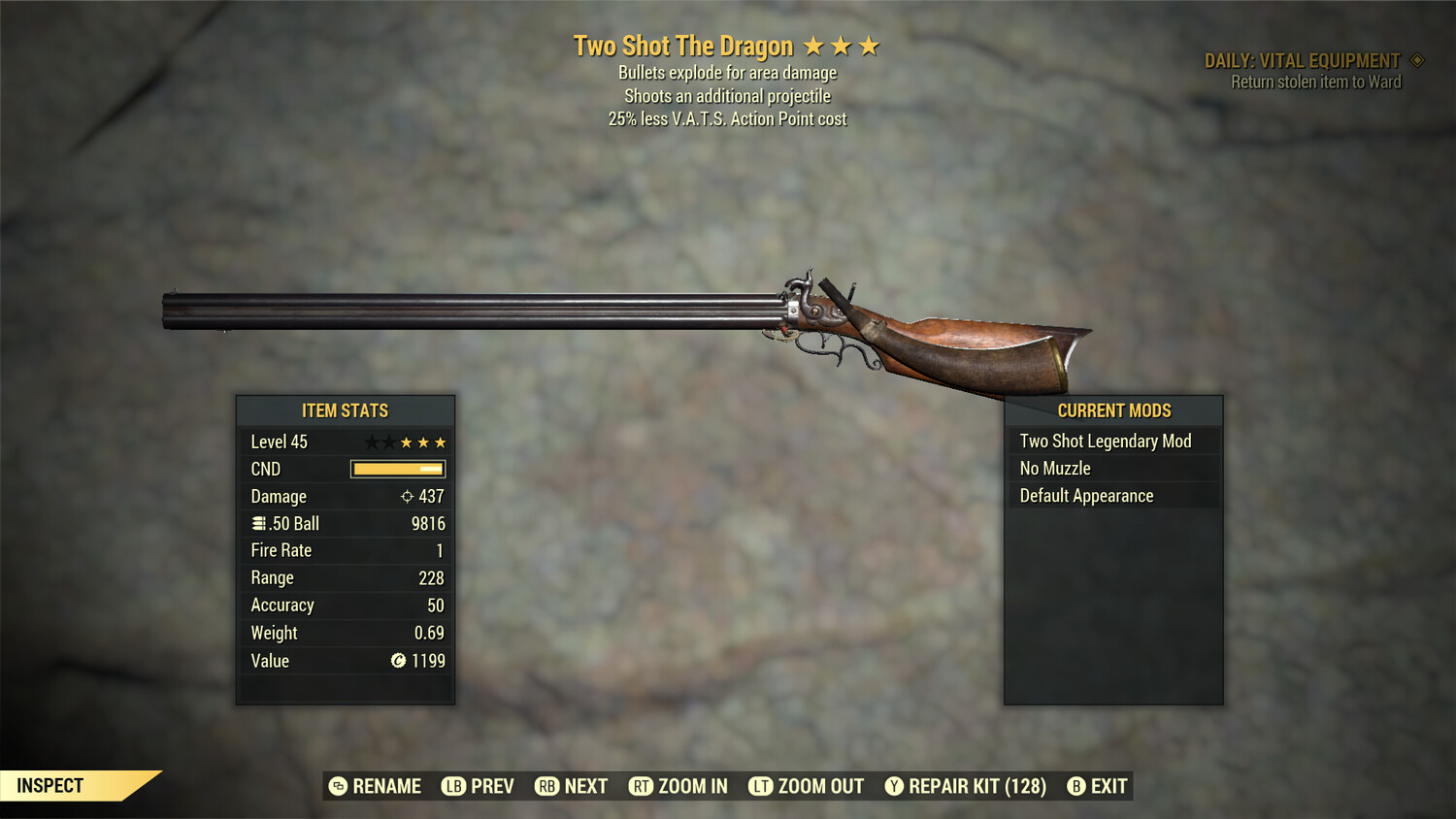
Task: Expand the Item Stats panel header
Action: [345, 410]
